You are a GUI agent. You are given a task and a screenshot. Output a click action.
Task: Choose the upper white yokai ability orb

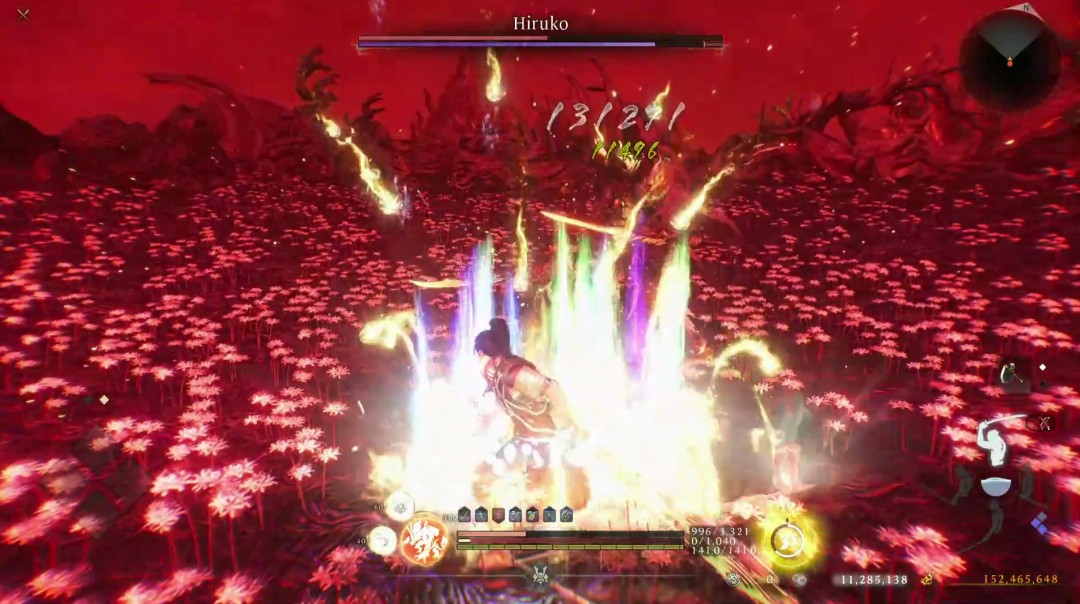(x=400, y=507)
